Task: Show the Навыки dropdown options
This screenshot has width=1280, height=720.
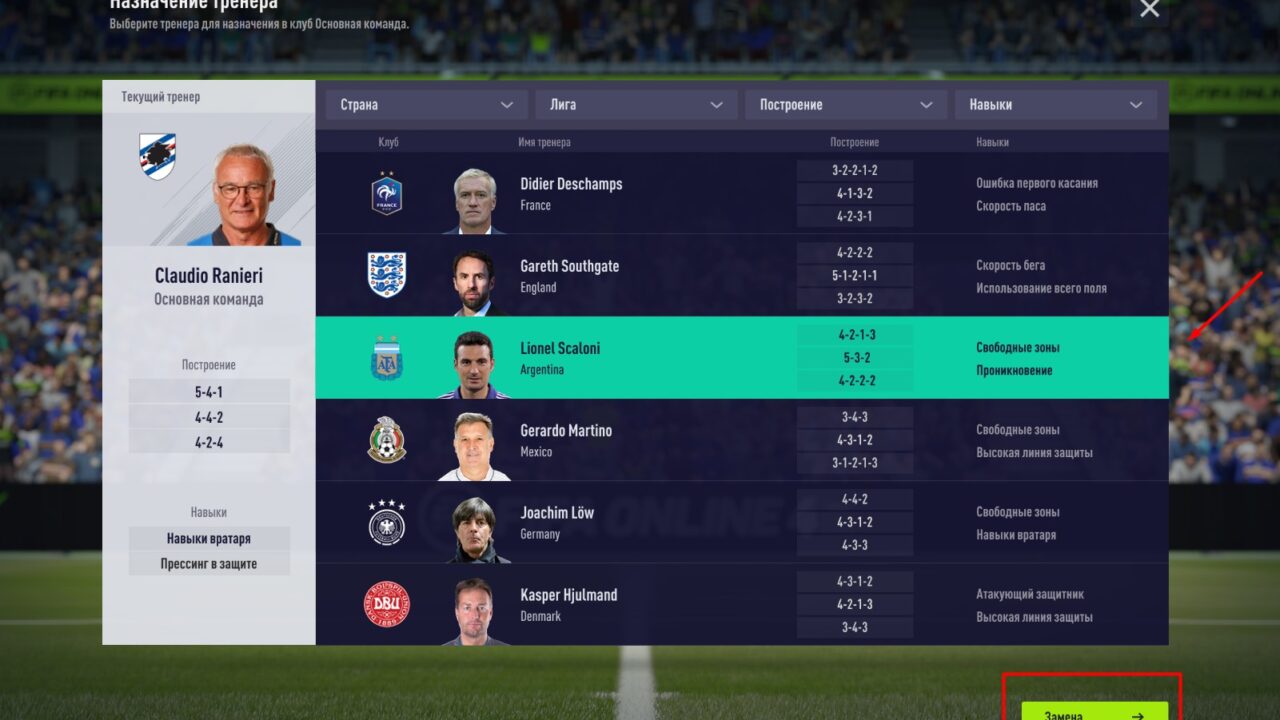Action: [x=1056, y=105]
